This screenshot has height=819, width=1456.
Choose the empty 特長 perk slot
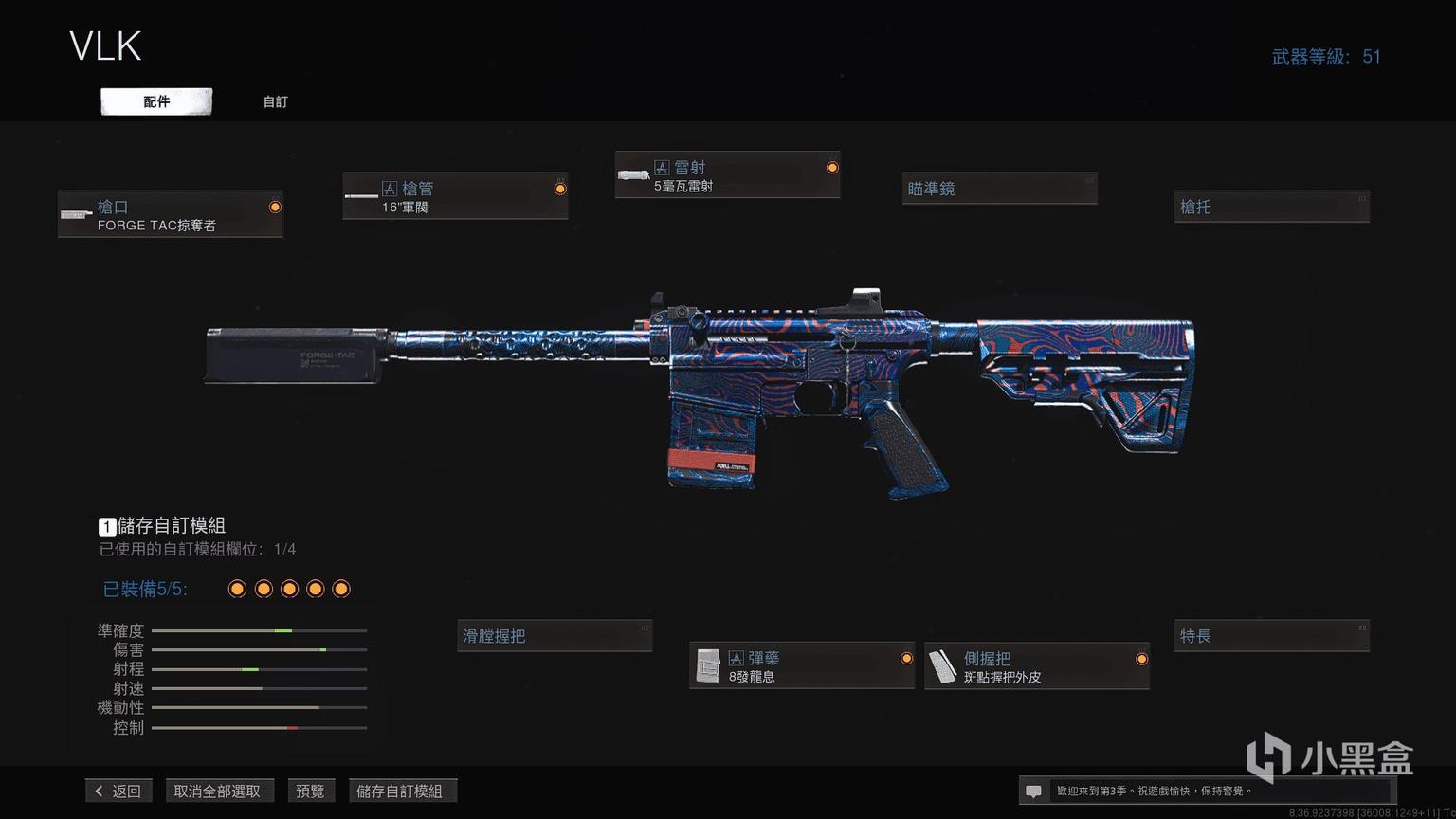click(1271, 636)
